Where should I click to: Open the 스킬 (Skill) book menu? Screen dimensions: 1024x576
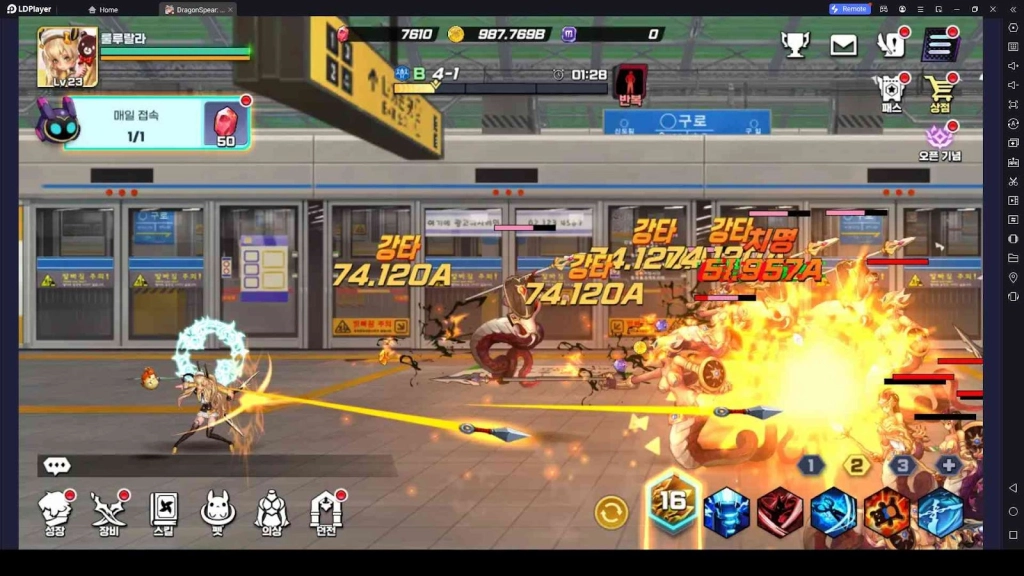[163, 513]
